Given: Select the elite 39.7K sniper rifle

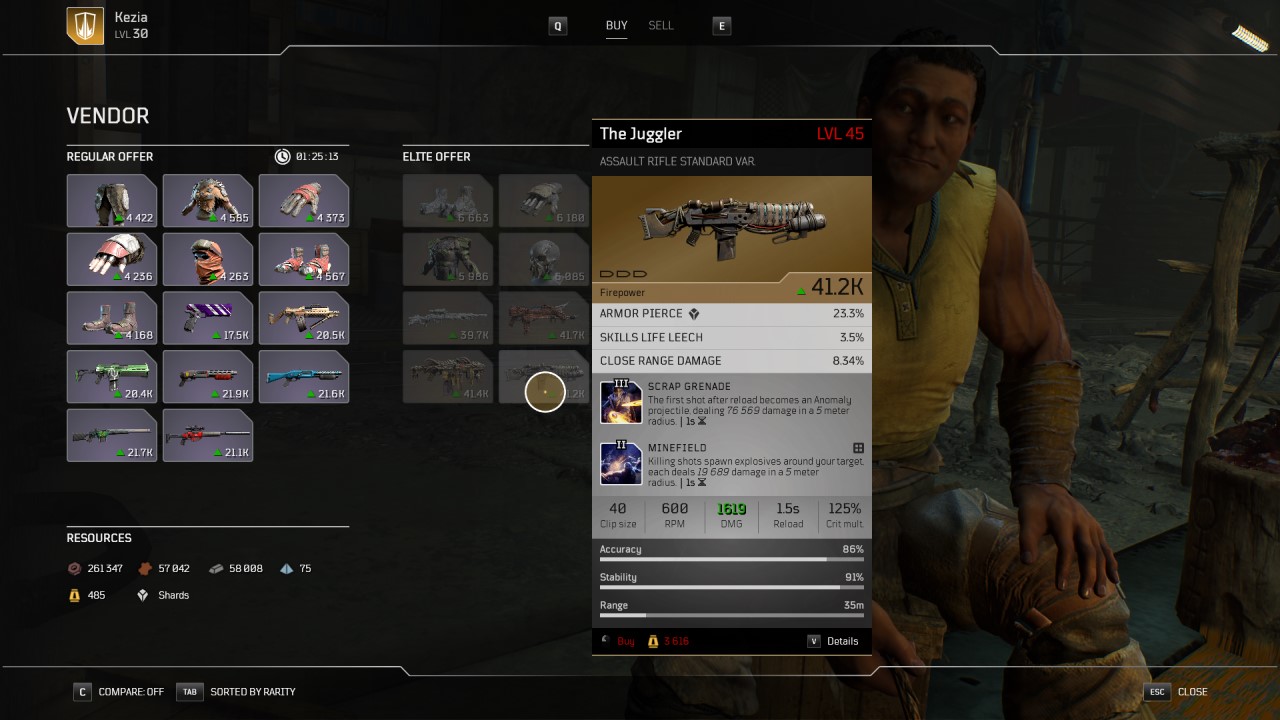Looking at the screenshot, I should [448, 318].
